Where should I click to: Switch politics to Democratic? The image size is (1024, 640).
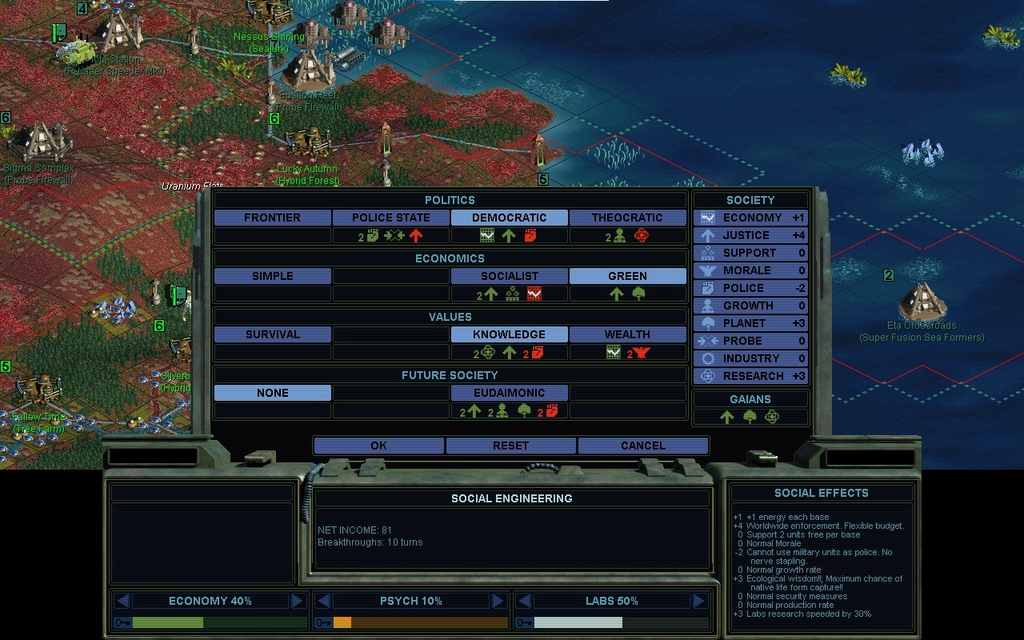509,217
